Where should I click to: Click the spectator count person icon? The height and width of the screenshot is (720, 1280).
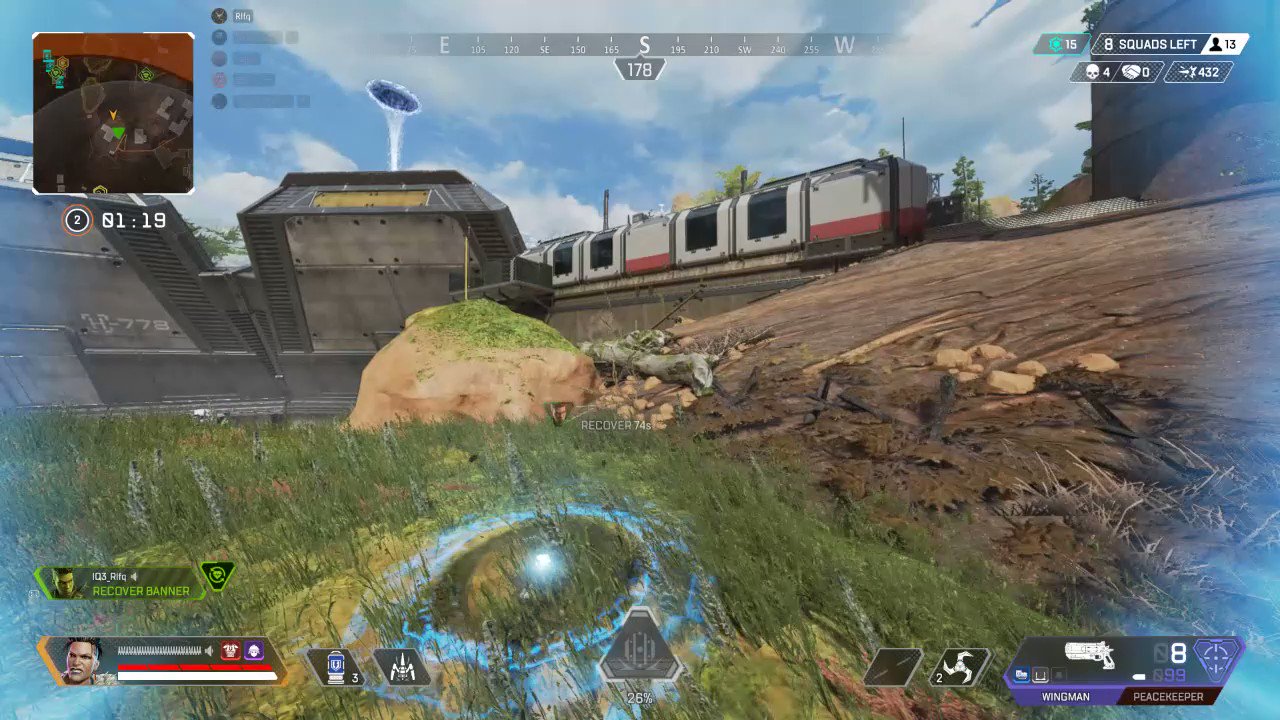coord(1214,44)
